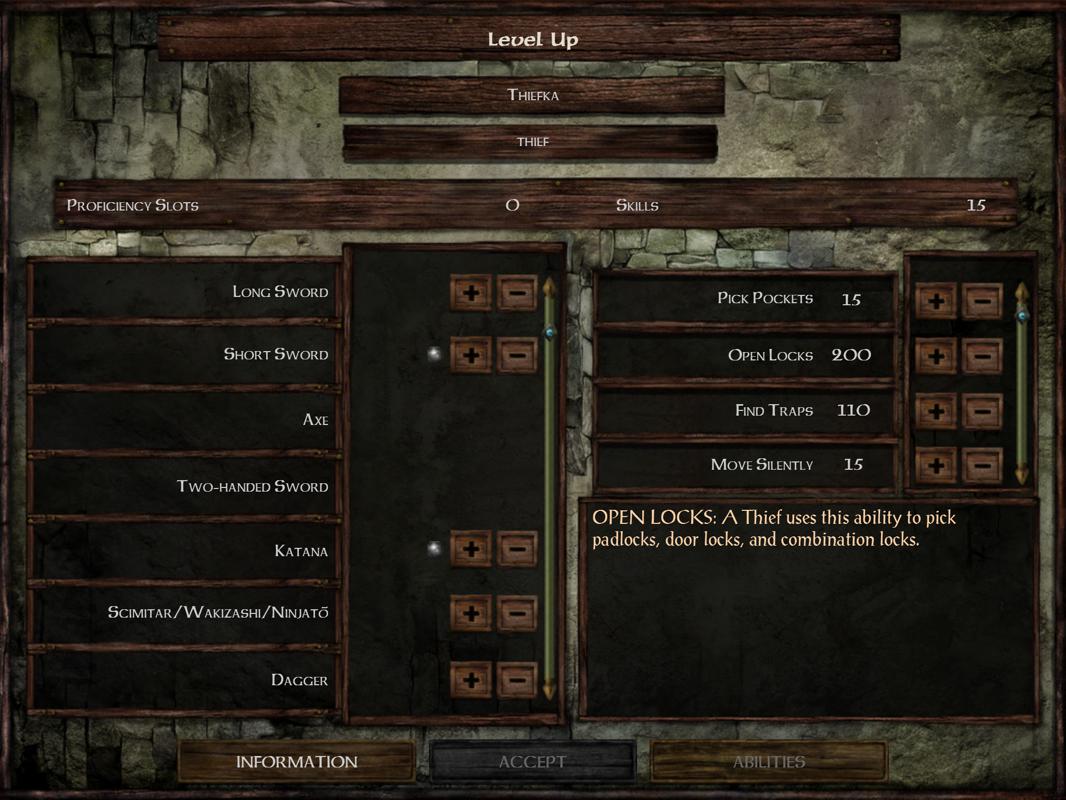Screen dimensions: 1066x800
Task: Add points to Pick Pockets skill
Action: click(x=936, y=300)
